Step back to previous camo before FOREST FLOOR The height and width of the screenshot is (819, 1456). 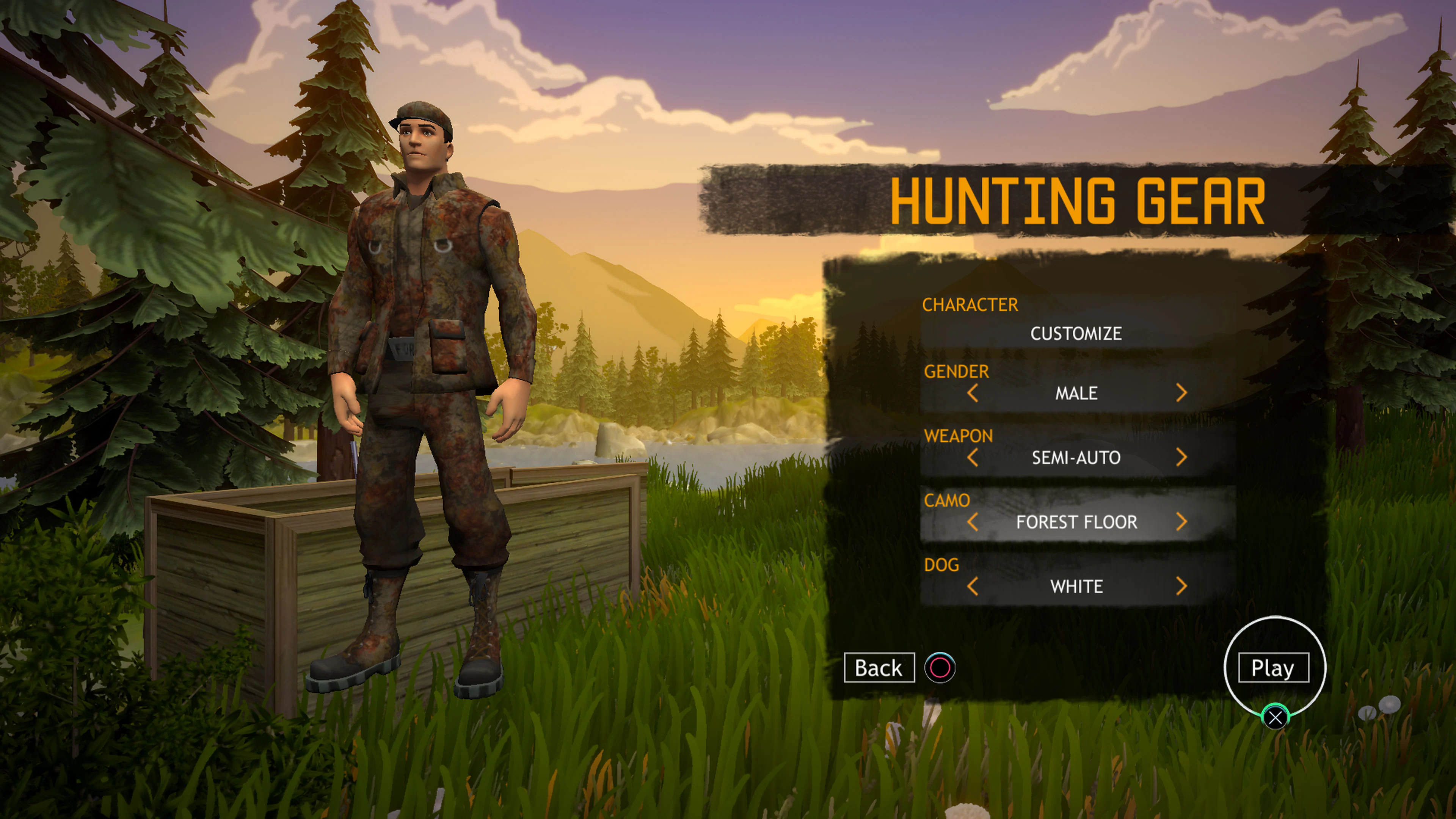pos(974,522)
